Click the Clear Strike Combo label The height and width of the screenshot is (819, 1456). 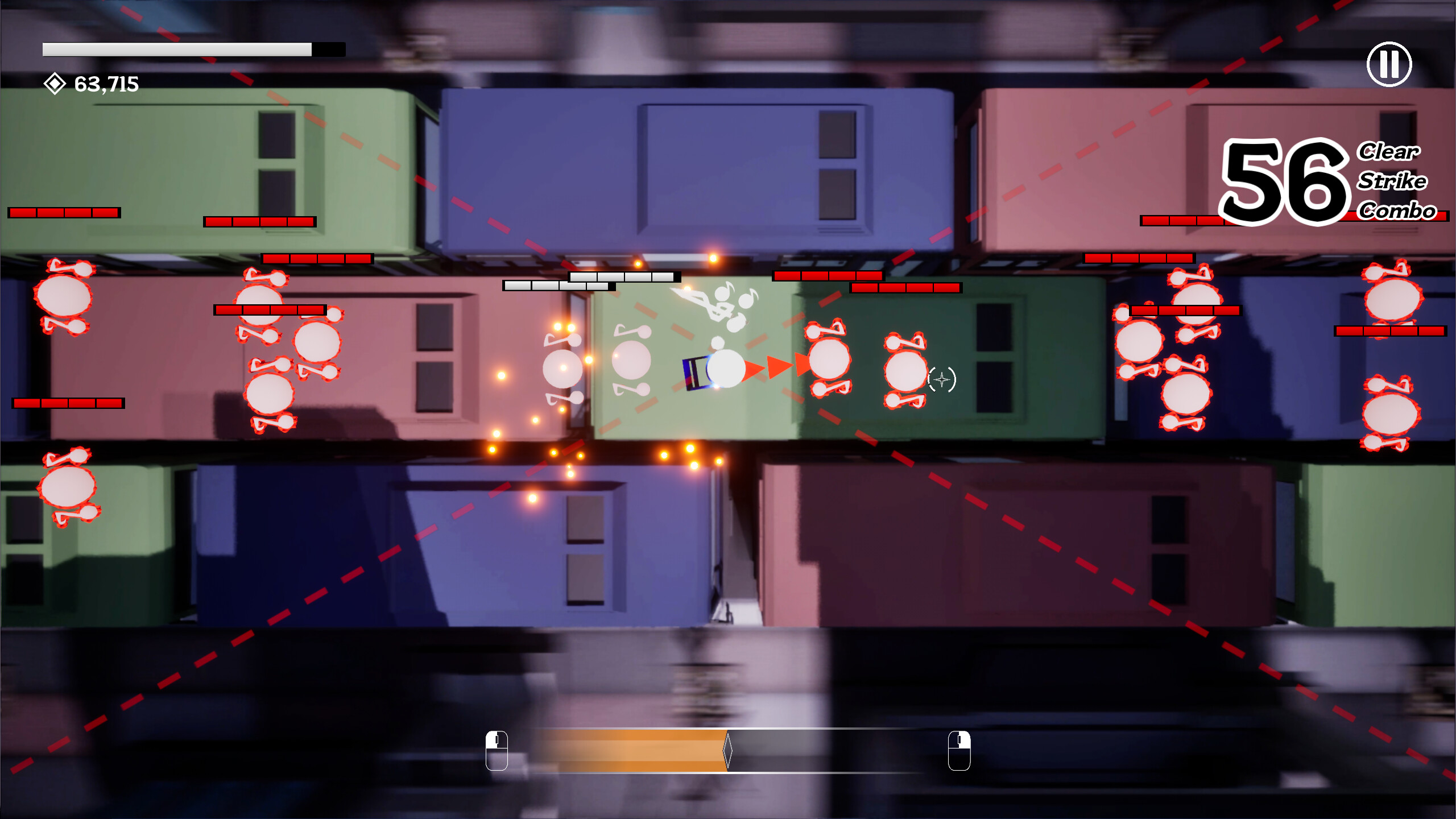(x=1393, y=181)
